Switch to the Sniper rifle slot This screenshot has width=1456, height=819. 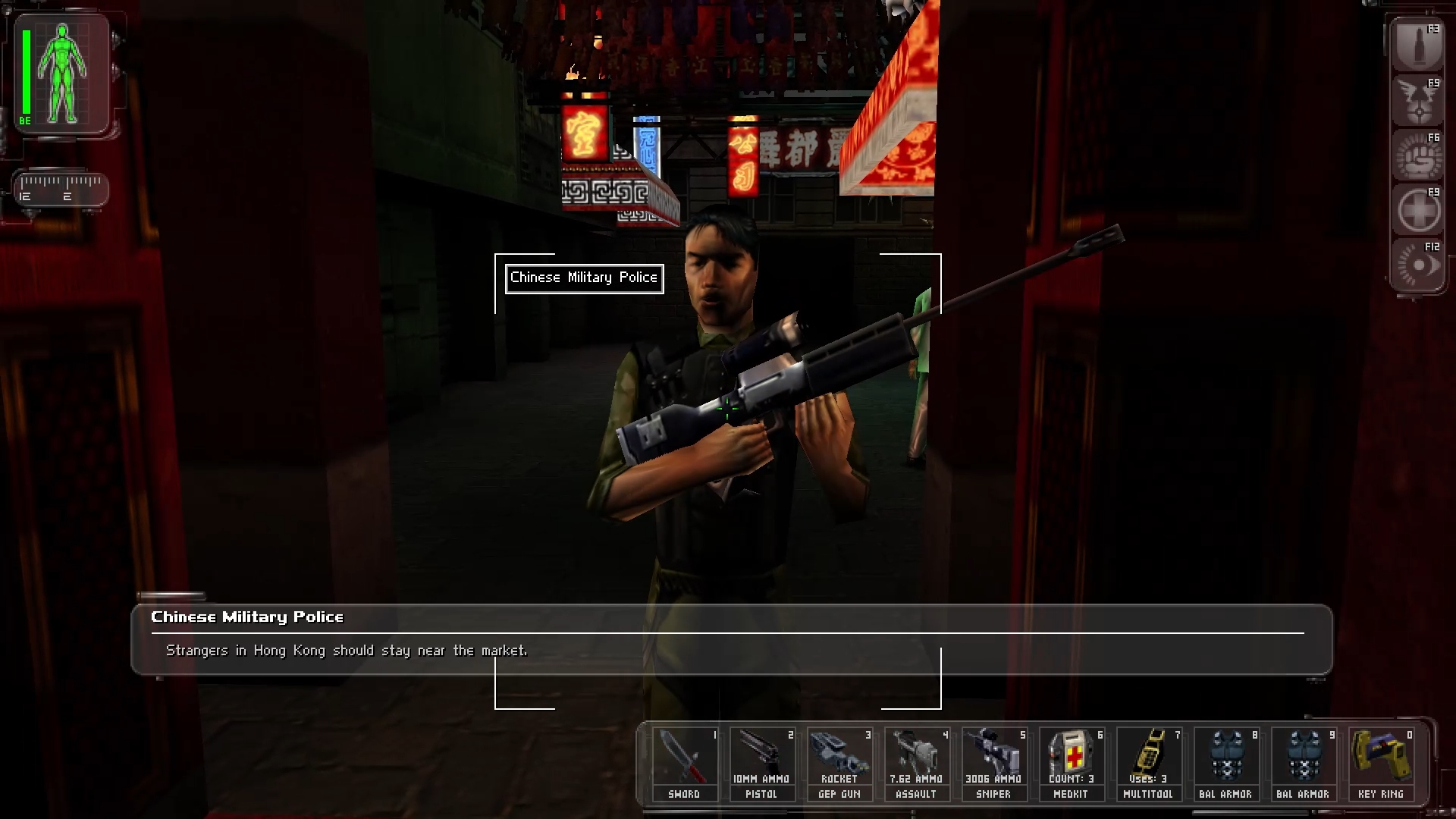993,764
